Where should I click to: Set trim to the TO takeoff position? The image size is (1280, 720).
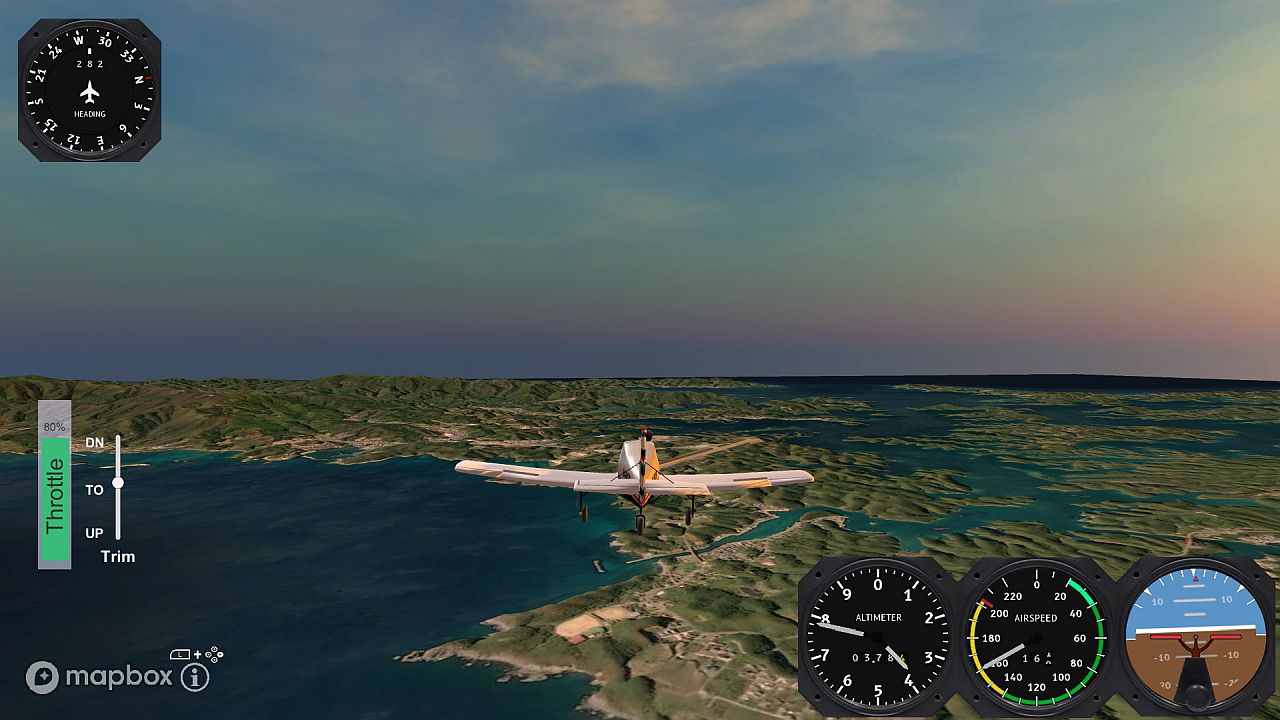tap(95, 489)
